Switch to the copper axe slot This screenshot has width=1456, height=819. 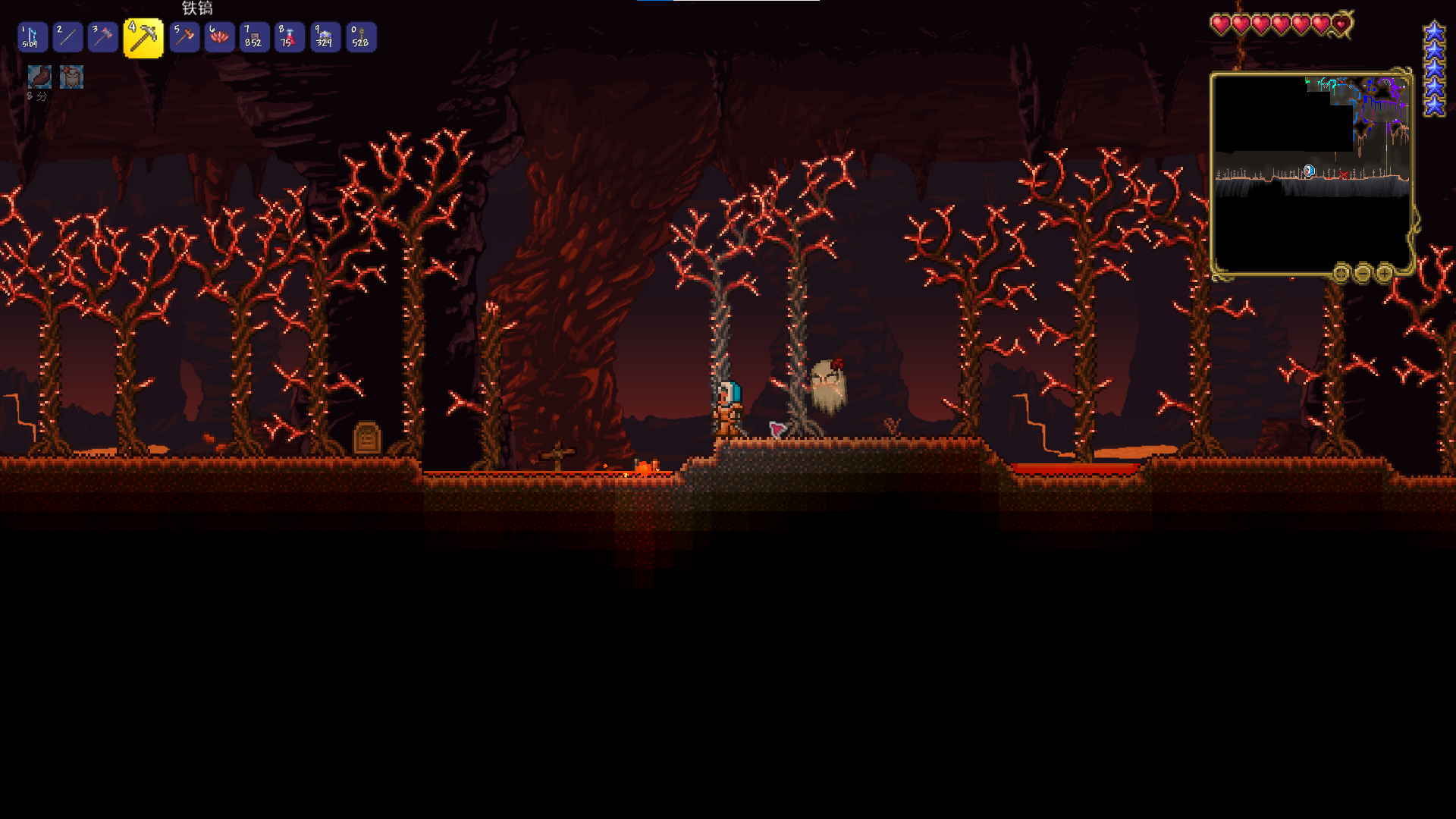(x=184, y=37)
